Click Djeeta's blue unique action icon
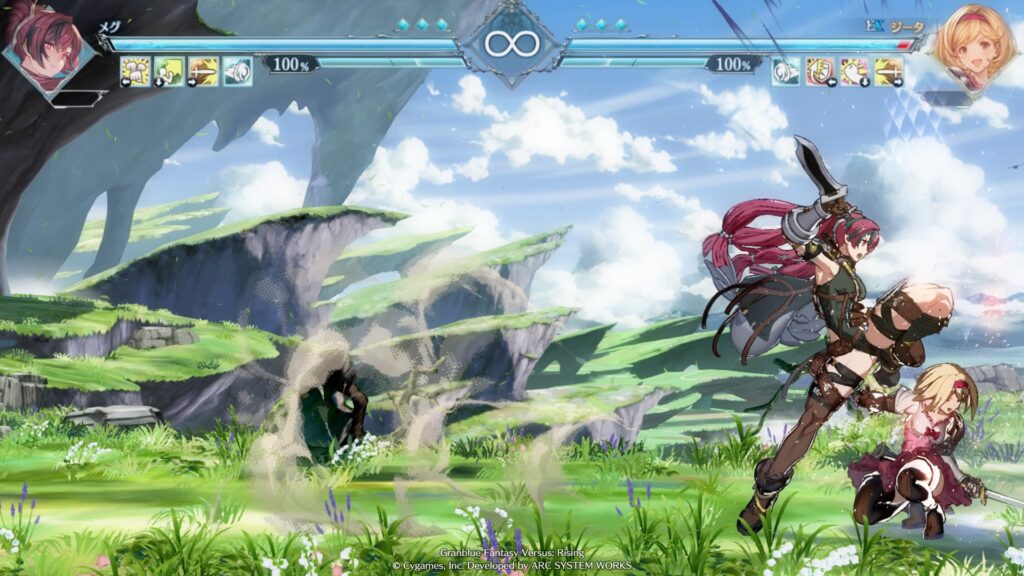Screen dimensions: 1024x576 pyautogui.click(x=786, y=71)
